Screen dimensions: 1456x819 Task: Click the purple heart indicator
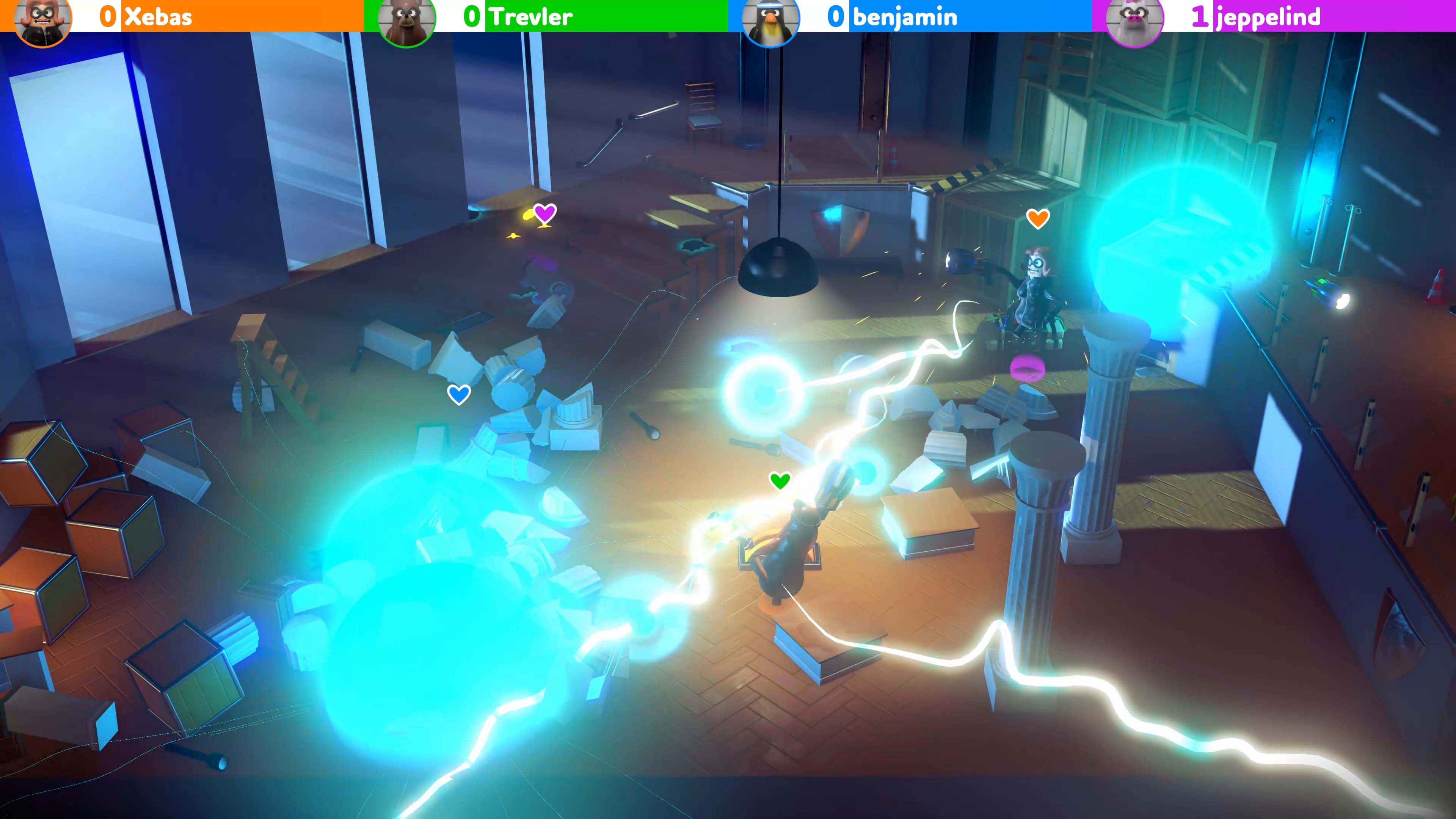pos(544,215)
